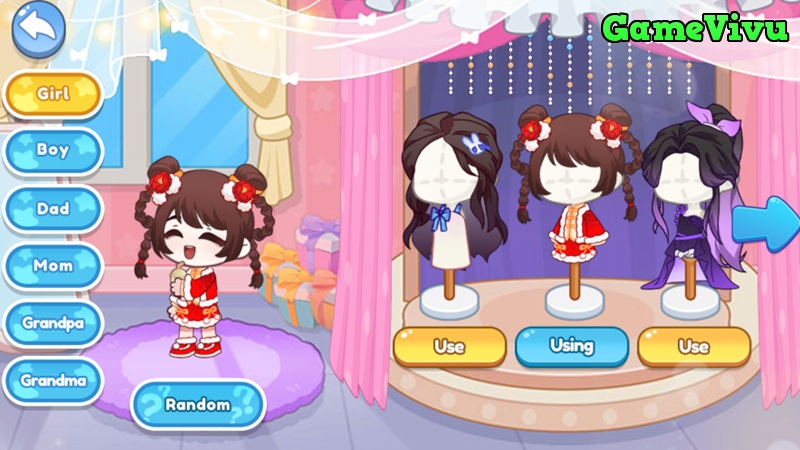This screenshot has width=800, height=450.
Task: Choose the Dad category
Action: pos(53,209)
